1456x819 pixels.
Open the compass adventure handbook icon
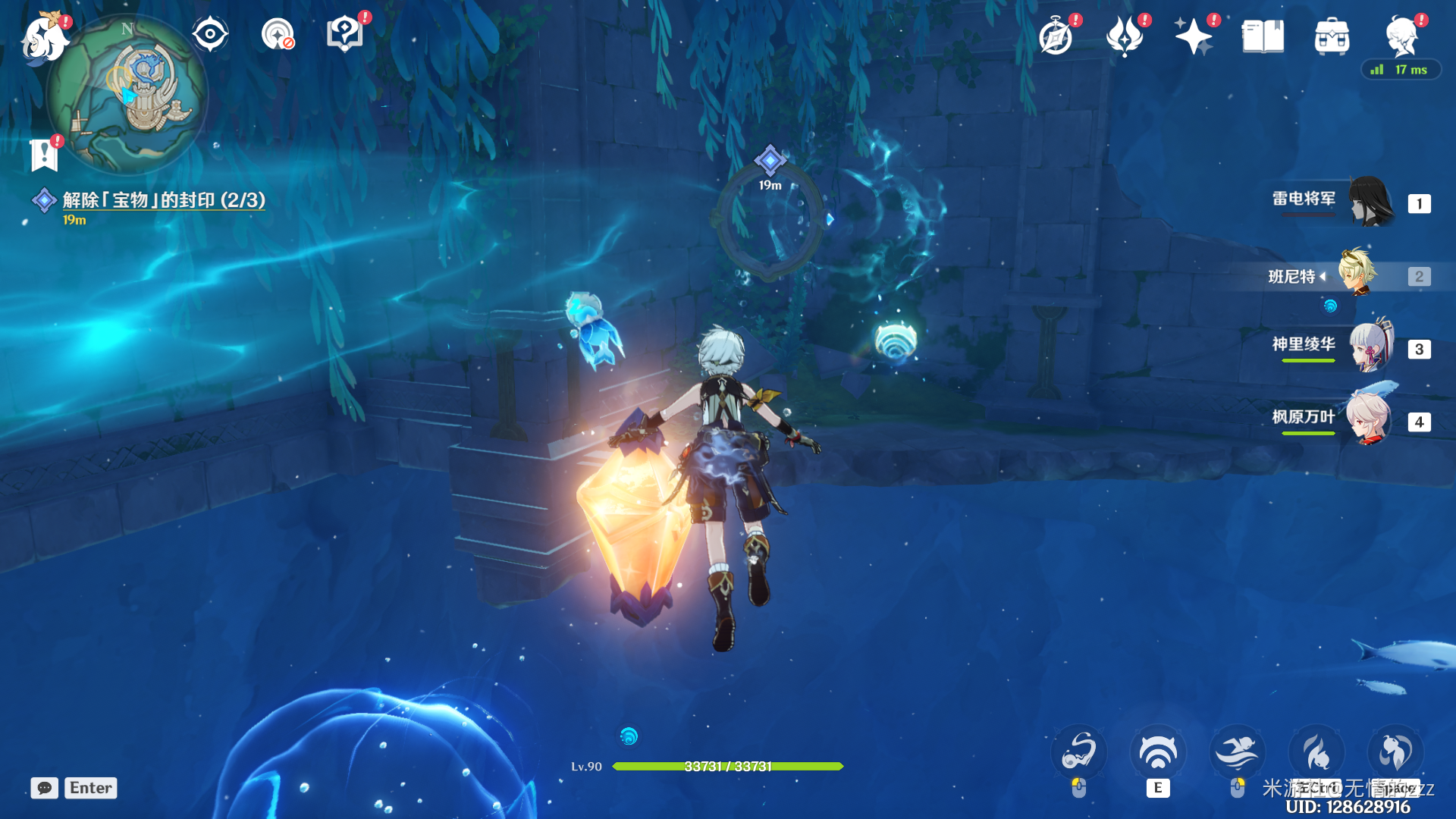click(x=1056, y=36)
